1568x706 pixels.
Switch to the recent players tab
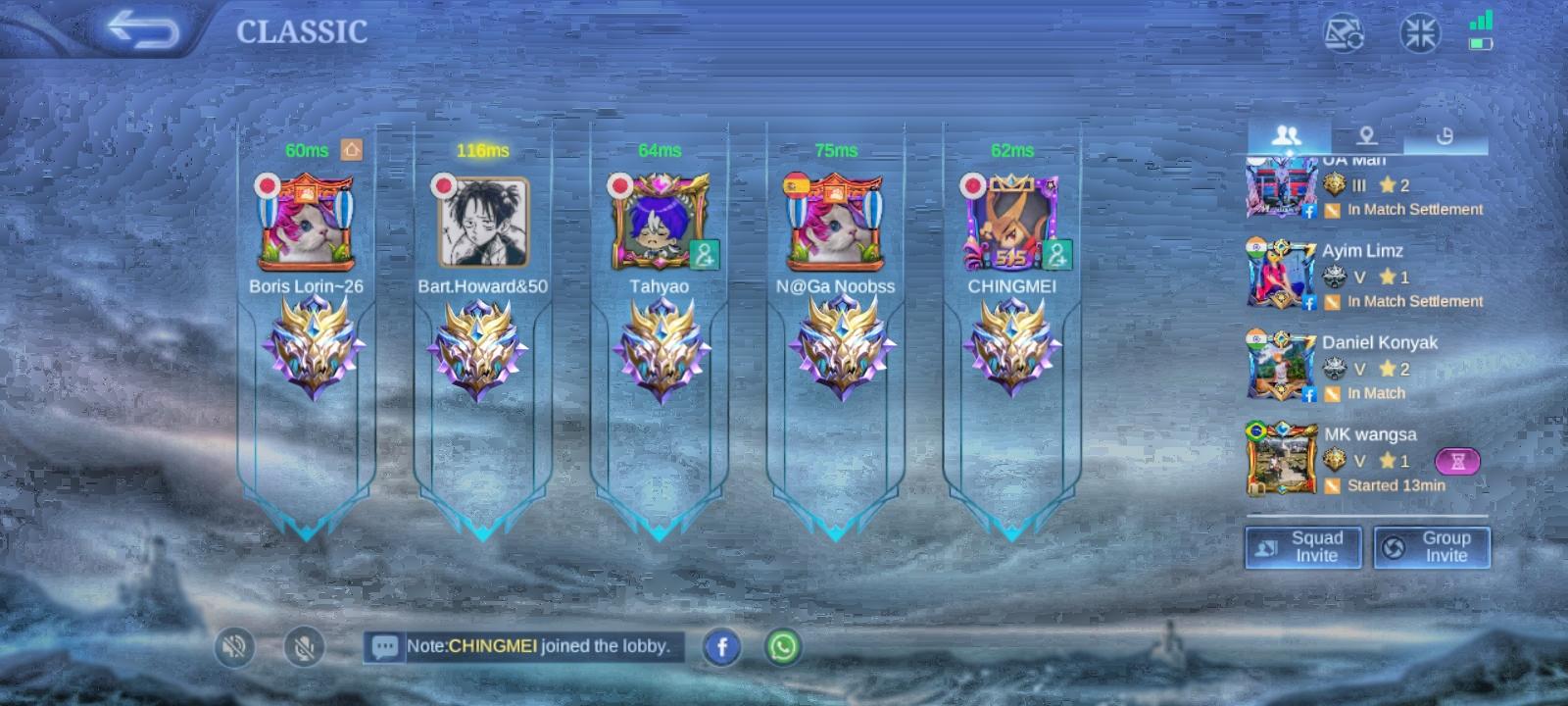(x=1445, y=136)
